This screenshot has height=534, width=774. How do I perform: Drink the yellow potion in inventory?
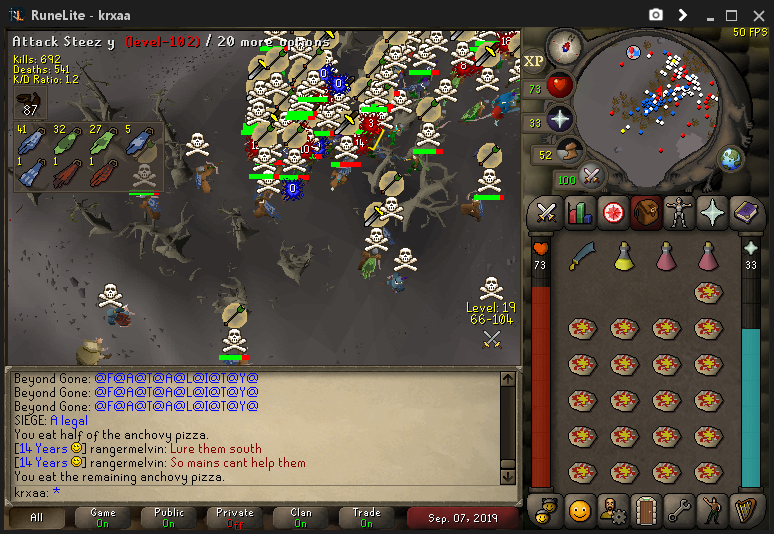(x=624, y=257)
